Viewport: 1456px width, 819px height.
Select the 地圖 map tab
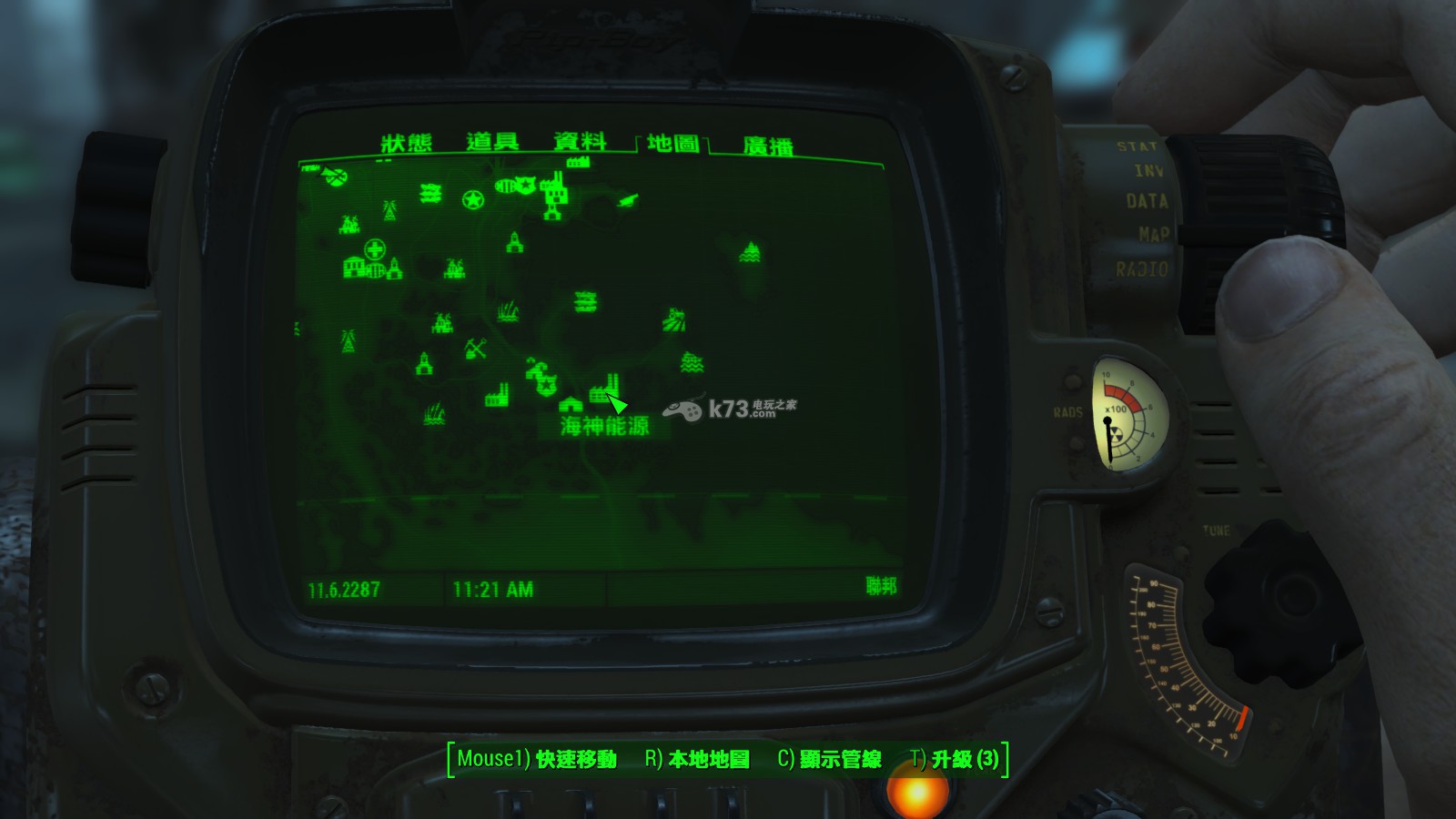coord(672,144)
